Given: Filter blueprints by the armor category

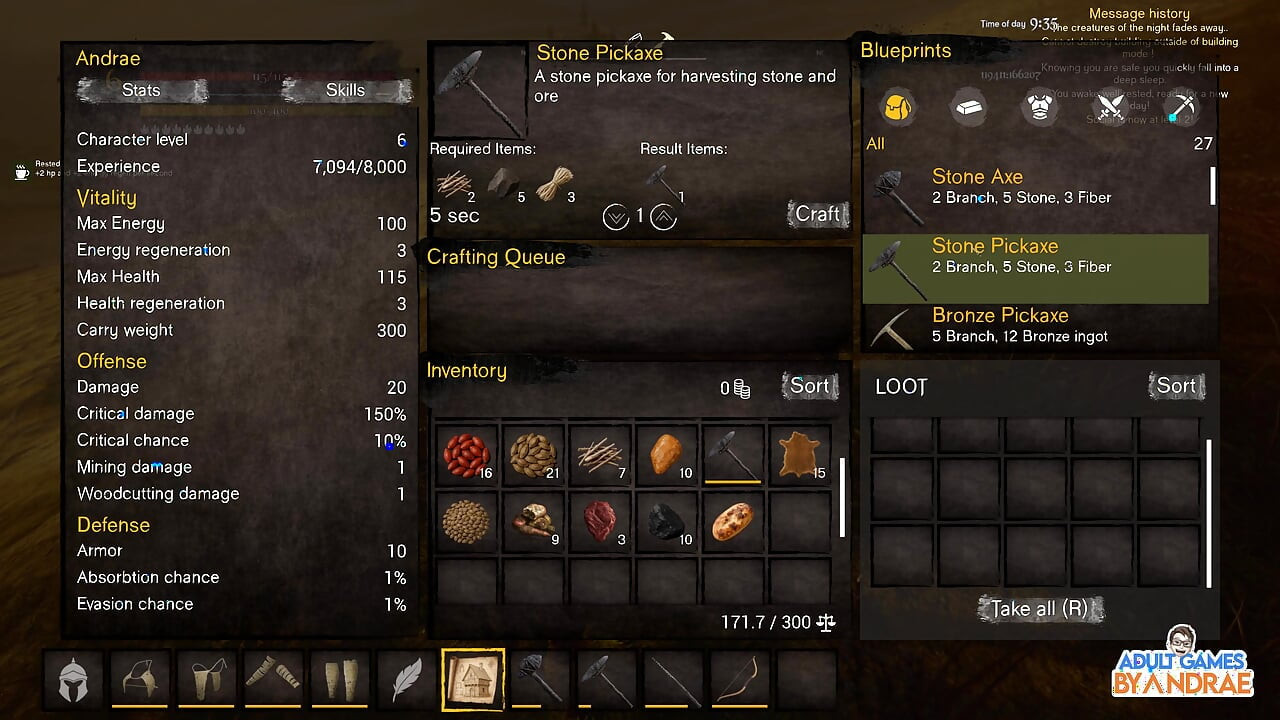Looking at the screenshot, I should (1040, 107).
